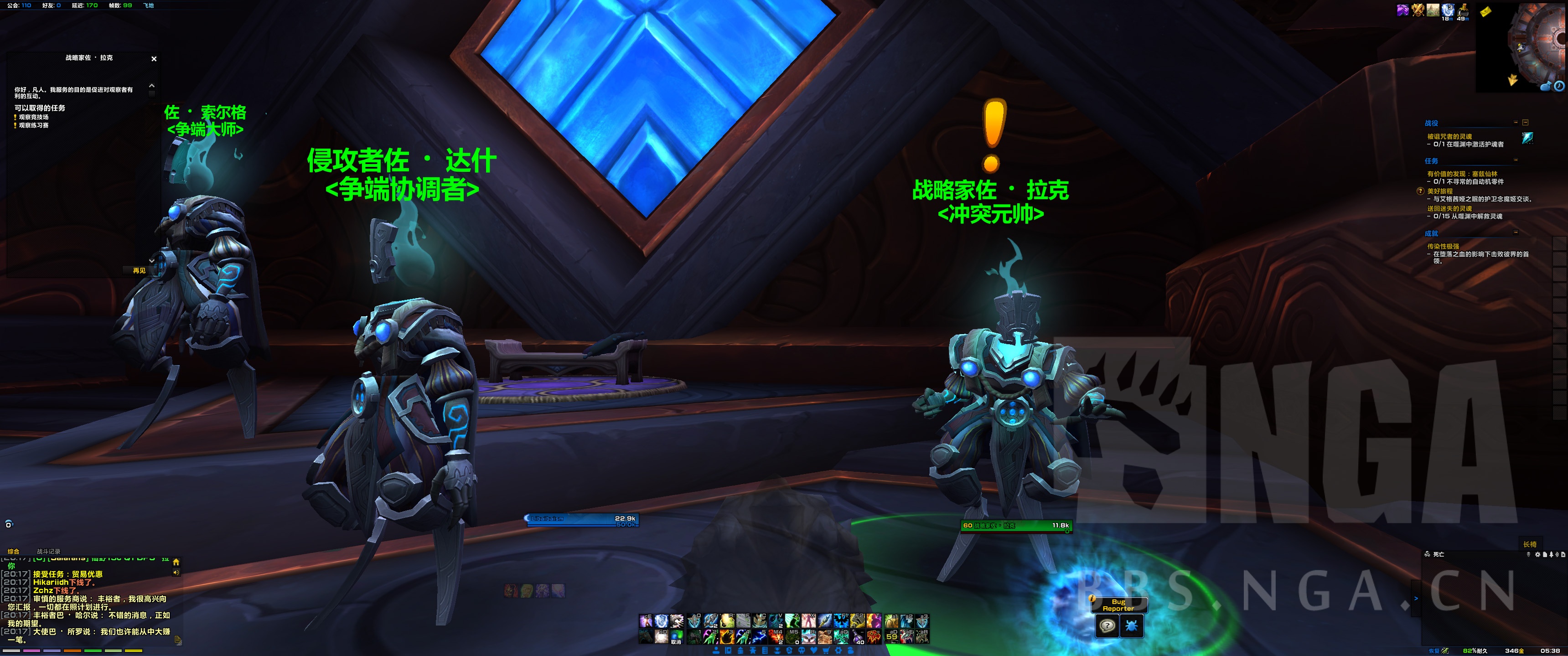Use the purple potion action slot

click(x=858, y=637)
